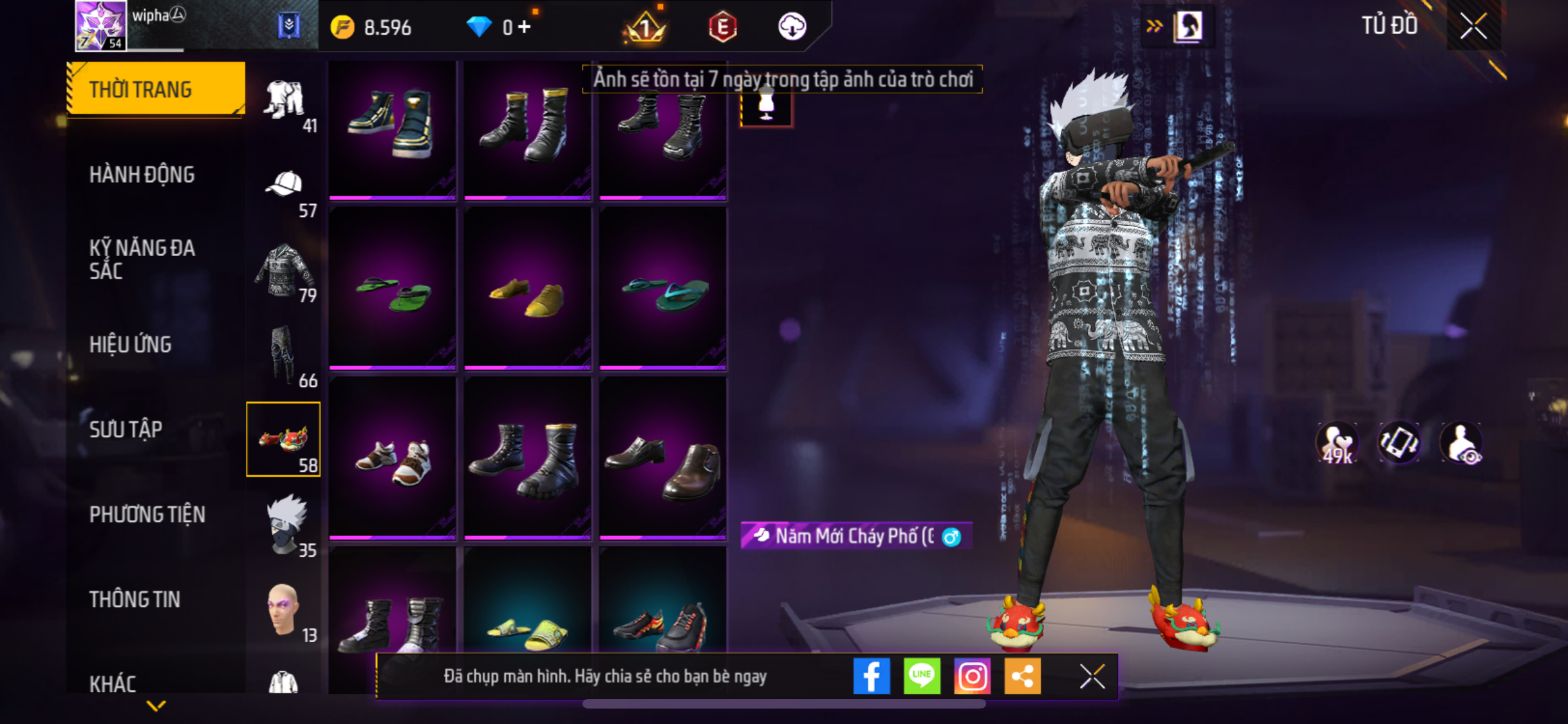Screen dimensions: 1568x724
Task: Share the screenshot via LINE
Action: point(922,676)
